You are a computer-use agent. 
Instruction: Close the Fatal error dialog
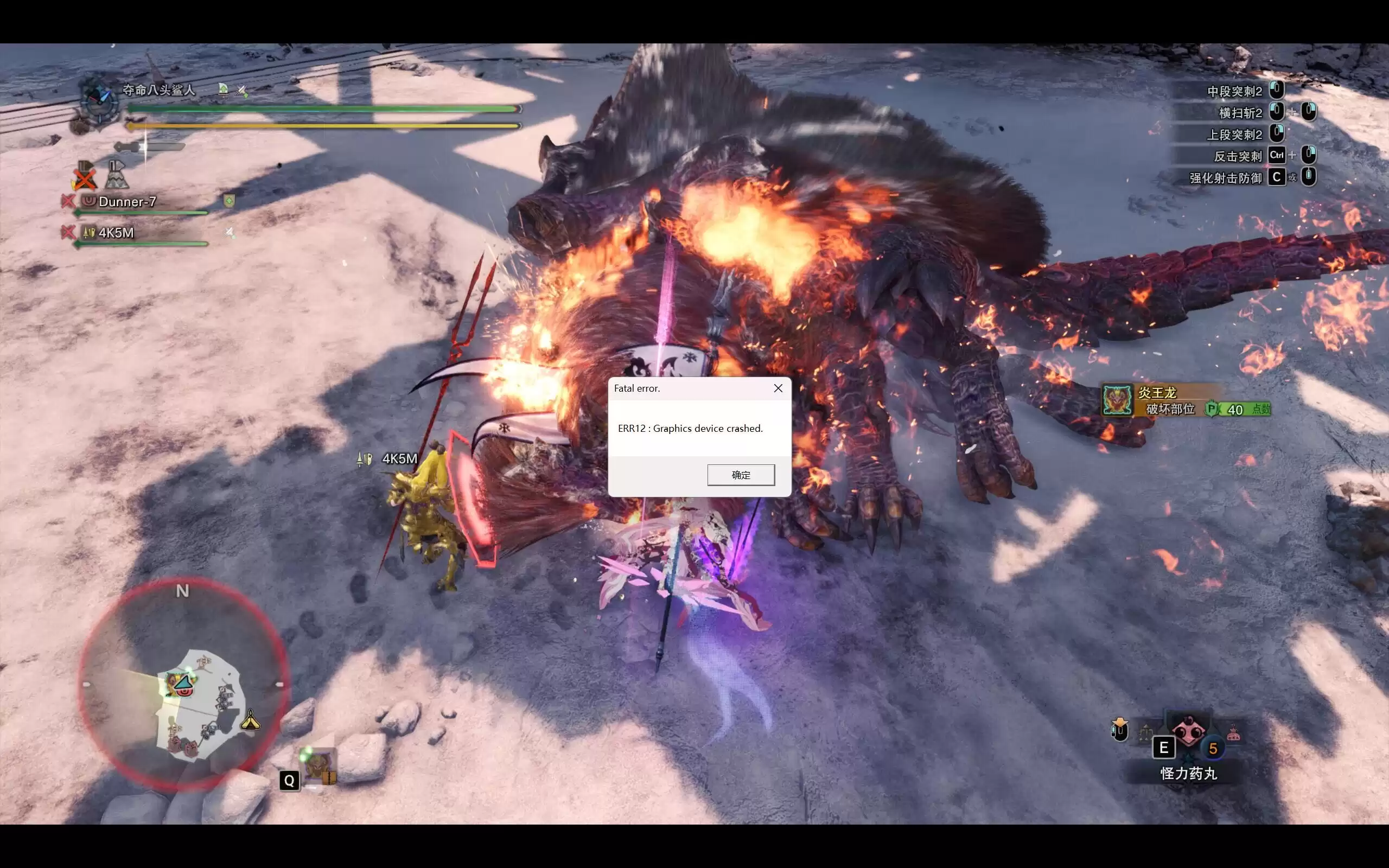[x=778, y=388]
